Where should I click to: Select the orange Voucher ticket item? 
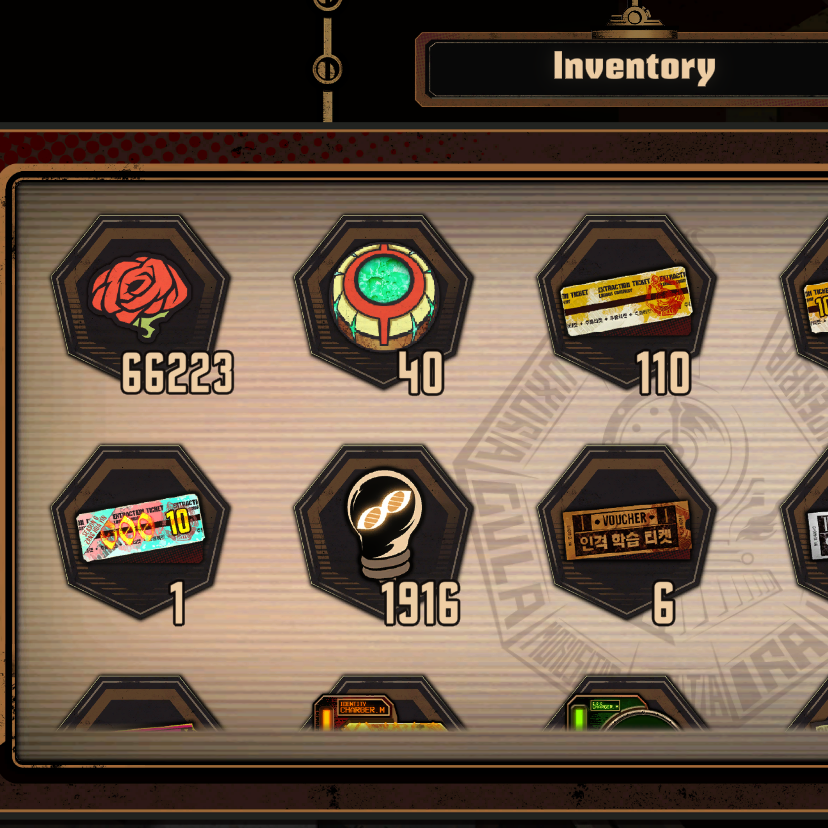(627, 530)
